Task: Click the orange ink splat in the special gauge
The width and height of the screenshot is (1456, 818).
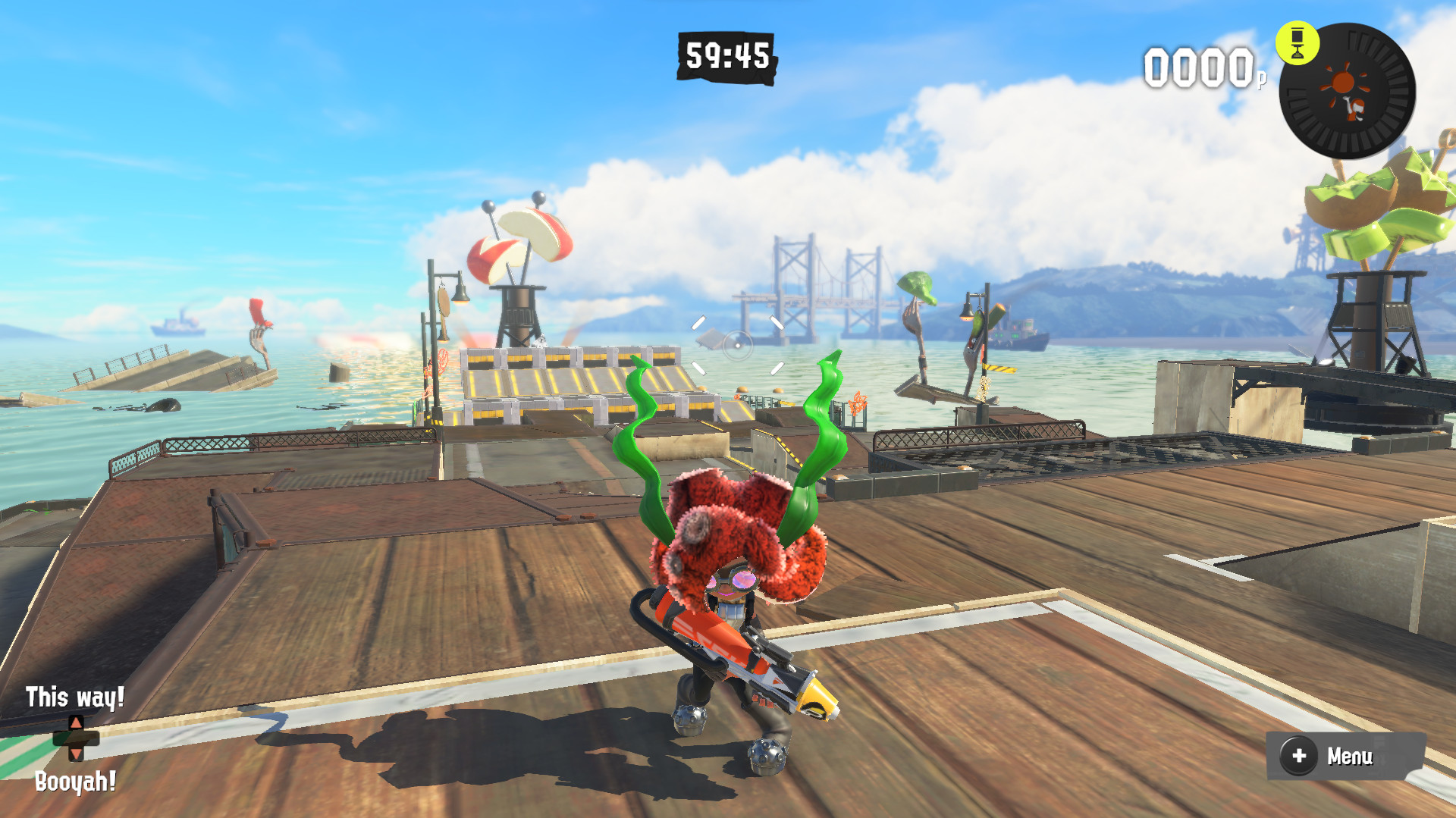Action: coord(1343,80)
